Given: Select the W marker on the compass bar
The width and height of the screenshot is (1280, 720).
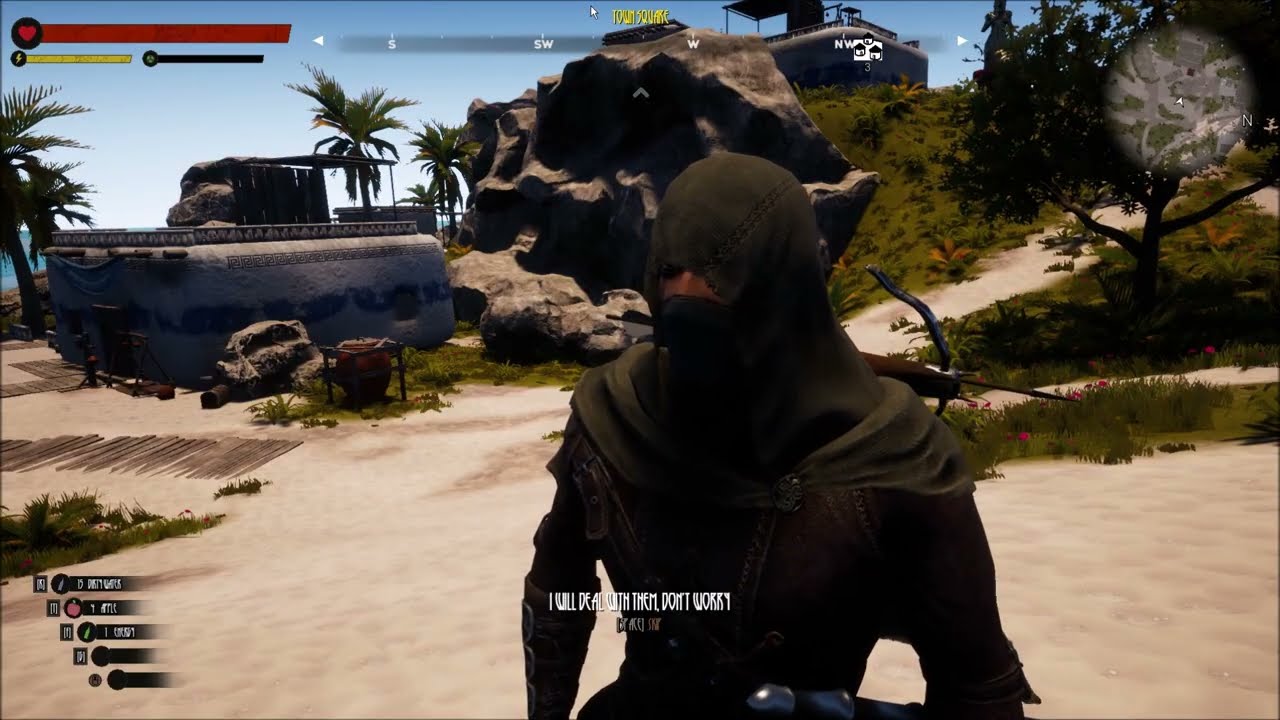Looking at the screenshot, I should click(692, 44).
